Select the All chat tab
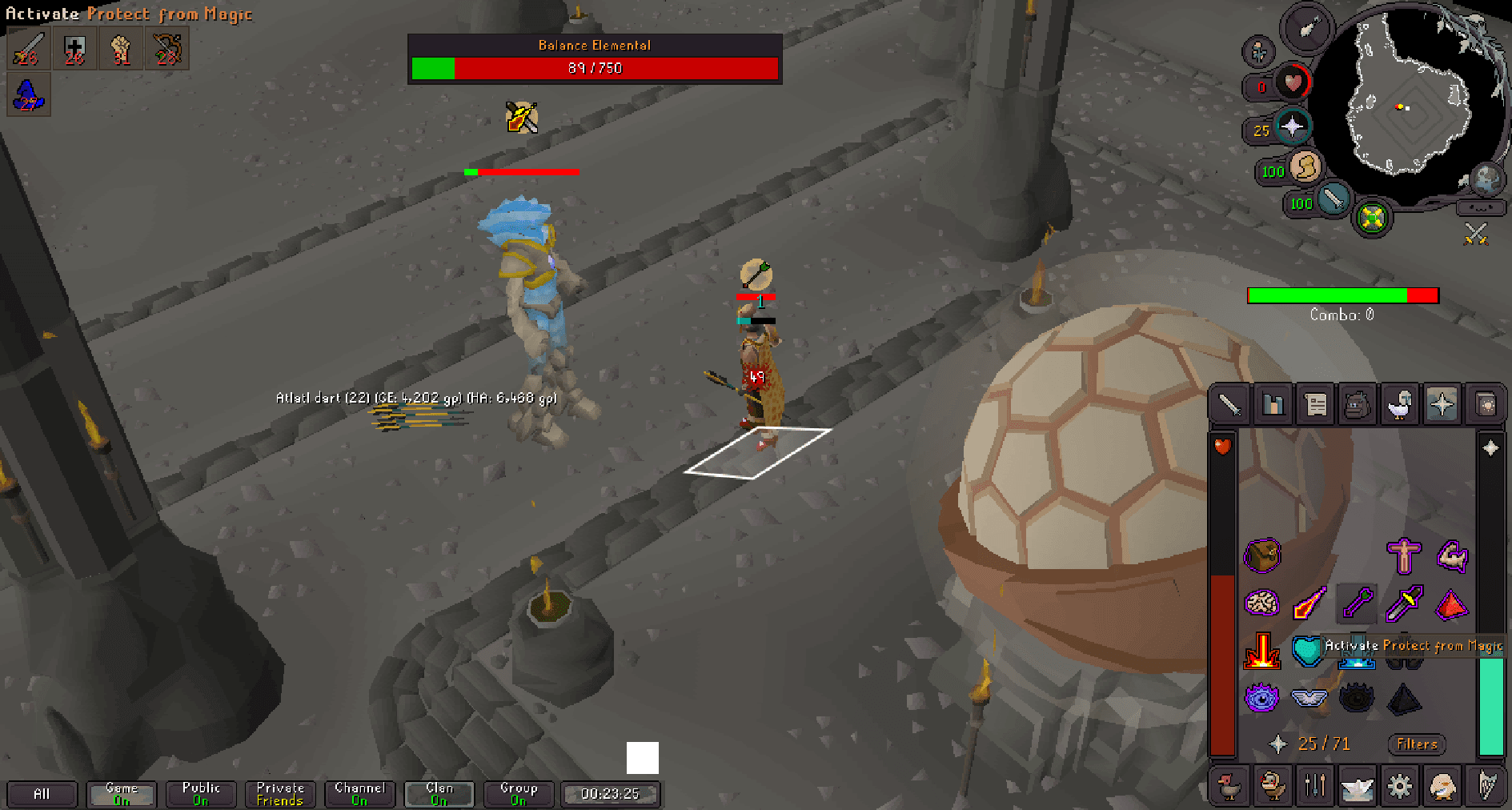Screen dimensions: 1512x810 point(42,793)
